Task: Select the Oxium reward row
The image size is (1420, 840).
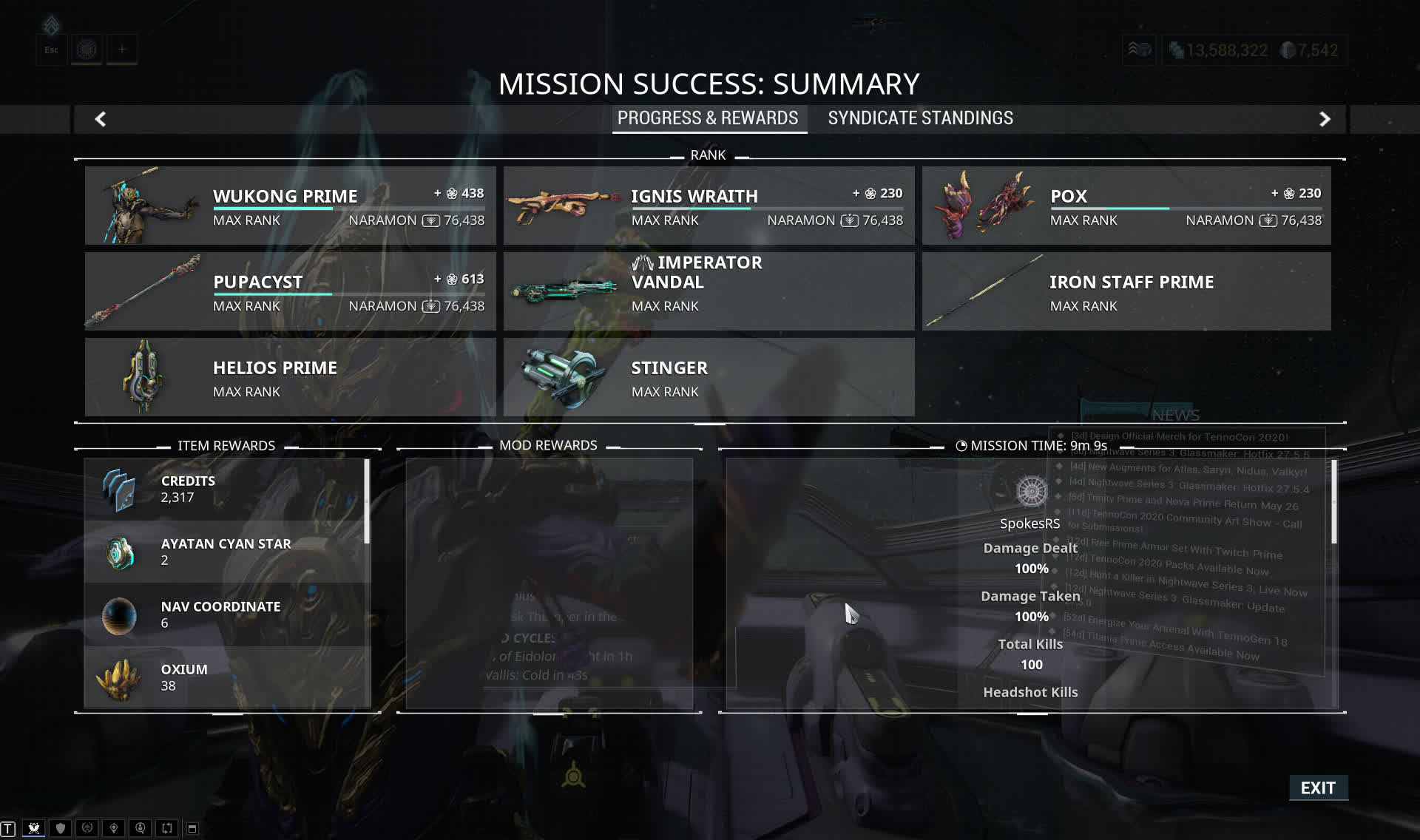Action: (226, 677)
